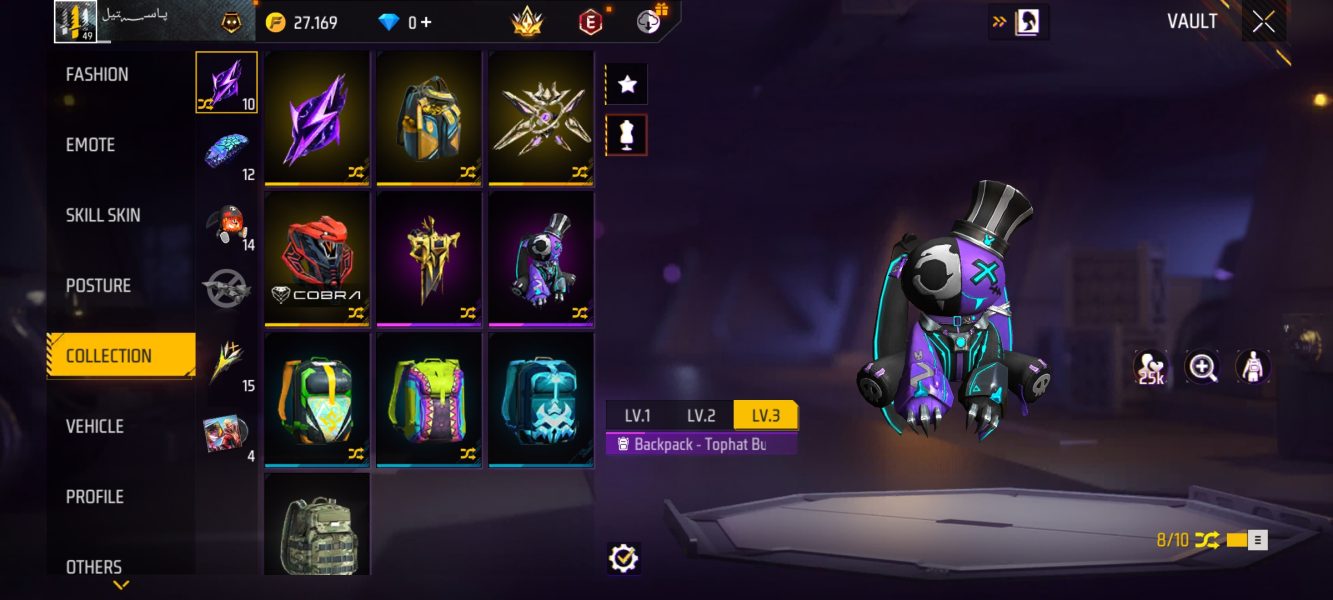Screen dimensions: 1333x600
Task: Open the surfboard skin subcategory
Action: tap(226, 150)
